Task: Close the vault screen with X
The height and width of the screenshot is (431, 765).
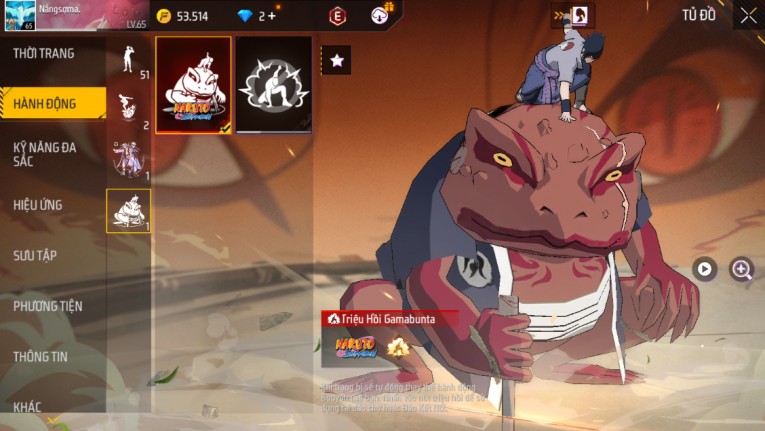Action: (748, 15)
